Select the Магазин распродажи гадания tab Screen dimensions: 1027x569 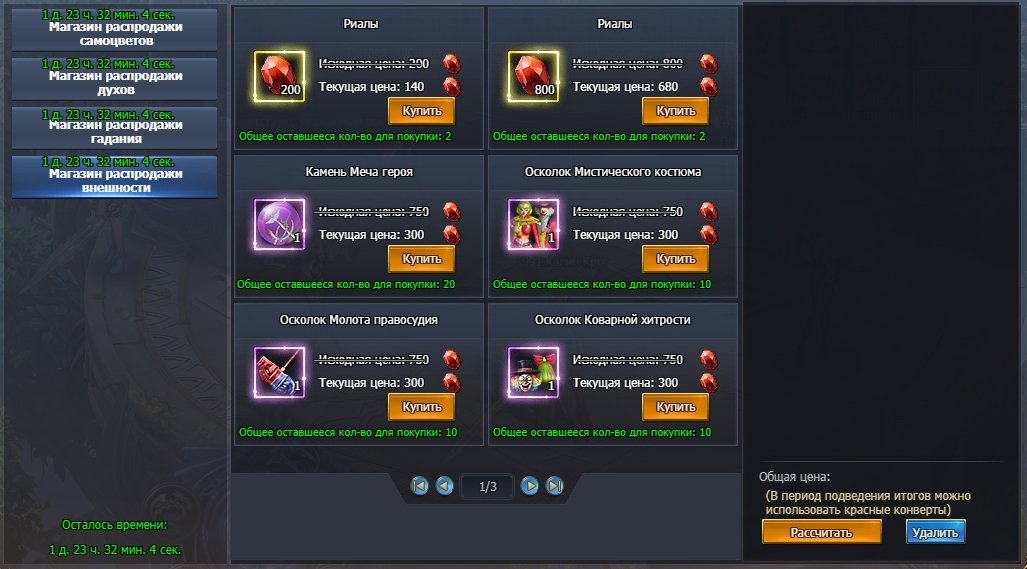coord(114,129)
